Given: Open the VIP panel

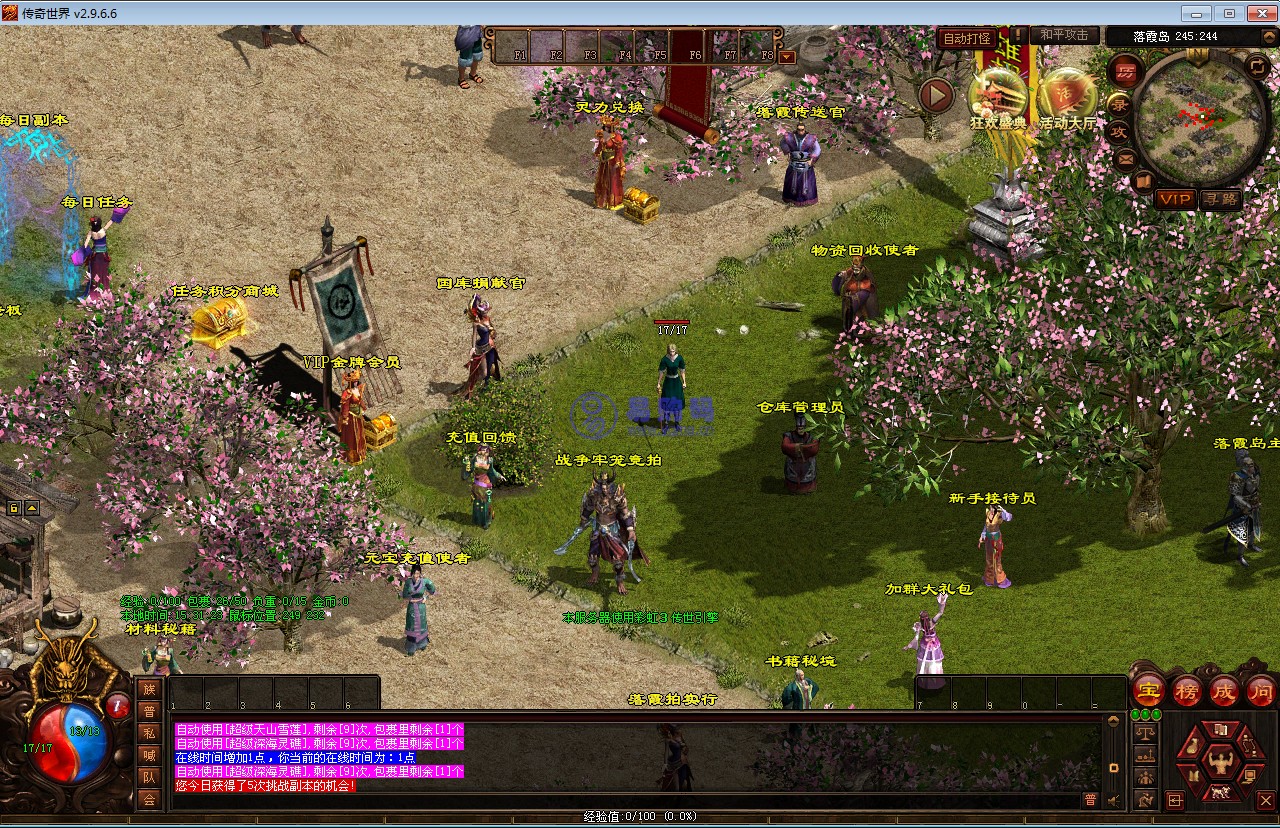Looking at the screenshot, I should coord(1175,199).
